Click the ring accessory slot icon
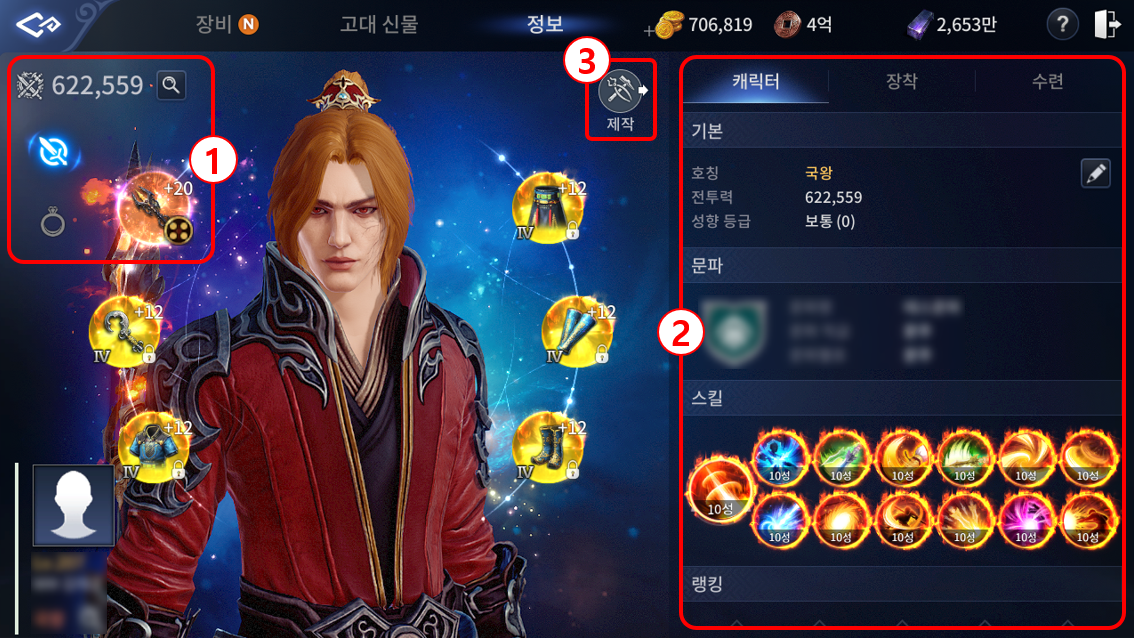 point(53,221)
